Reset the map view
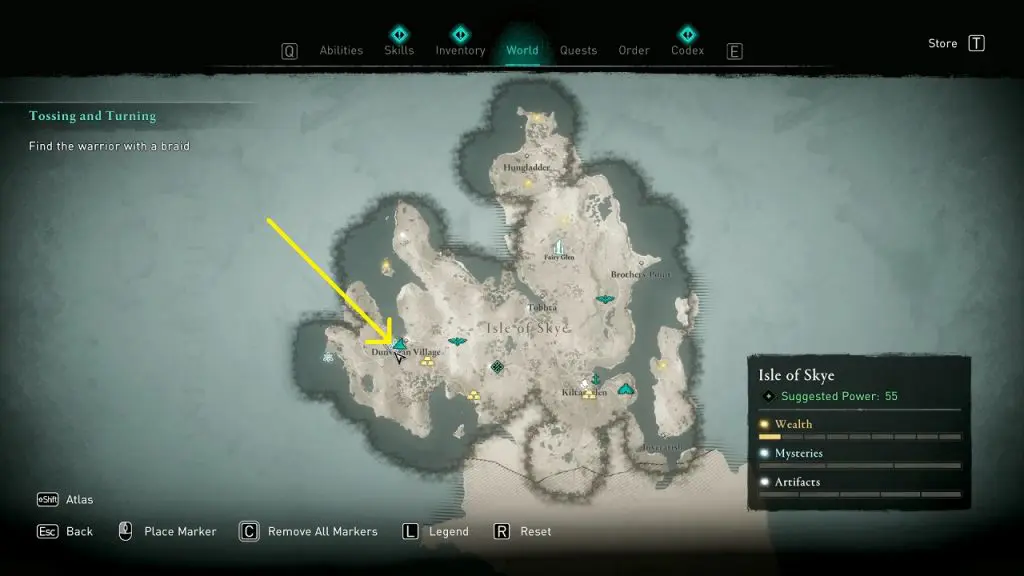The height and width of the screenshot is (576, 1024). [535, 532]
